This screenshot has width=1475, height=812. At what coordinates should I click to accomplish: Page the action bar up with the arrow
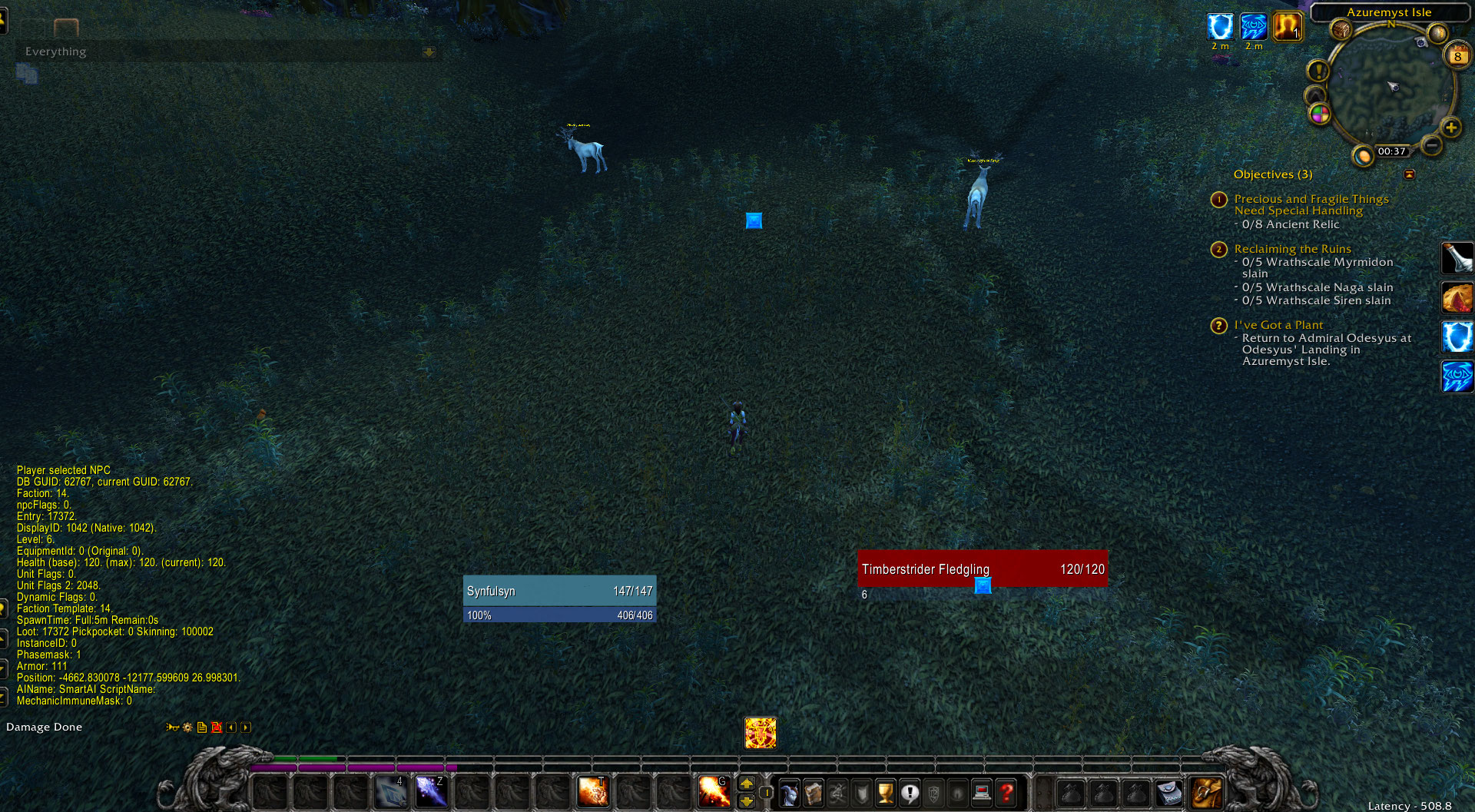click(747, 784)
